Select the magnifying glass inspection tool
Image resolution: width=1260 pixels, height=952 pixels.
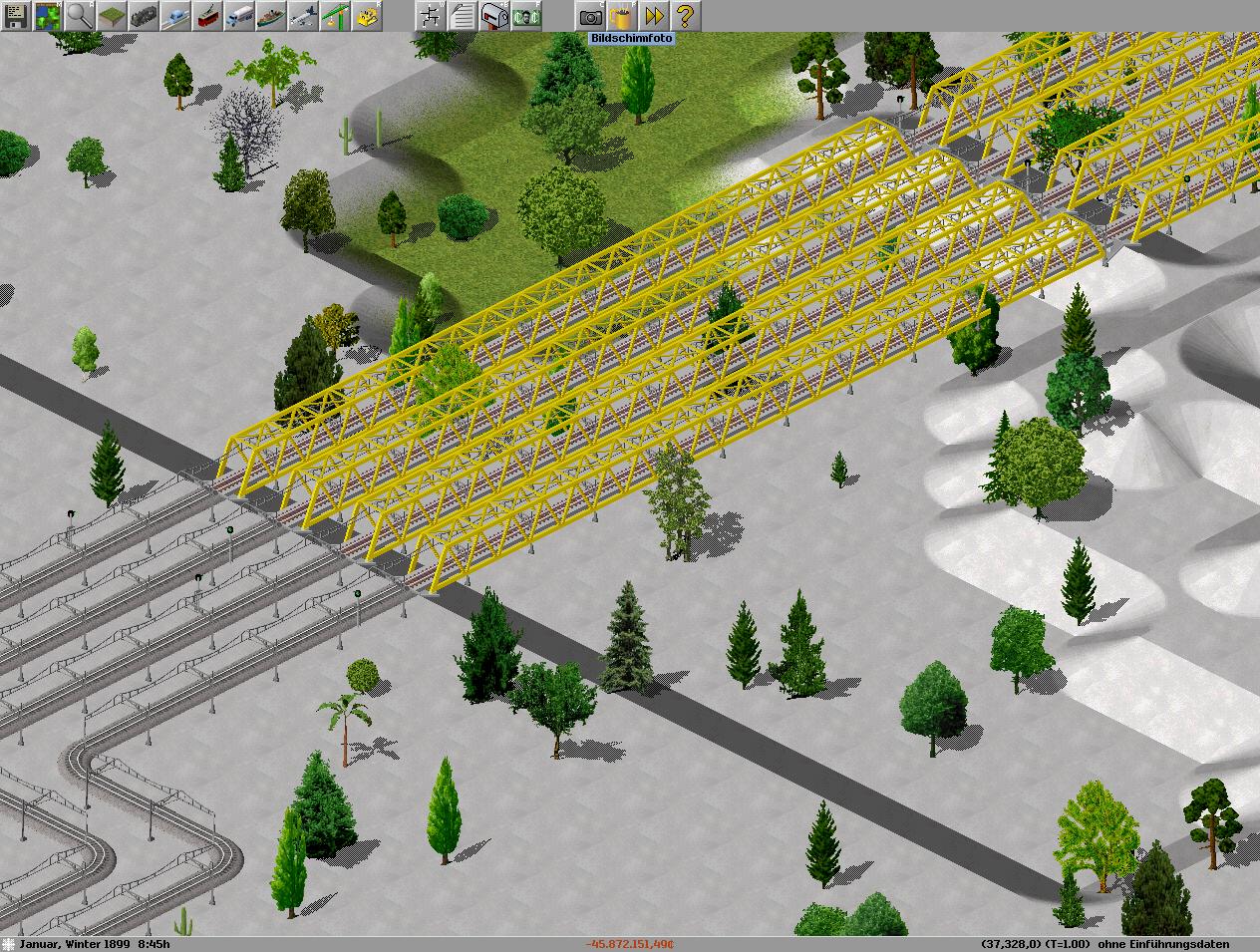point(80,15)
